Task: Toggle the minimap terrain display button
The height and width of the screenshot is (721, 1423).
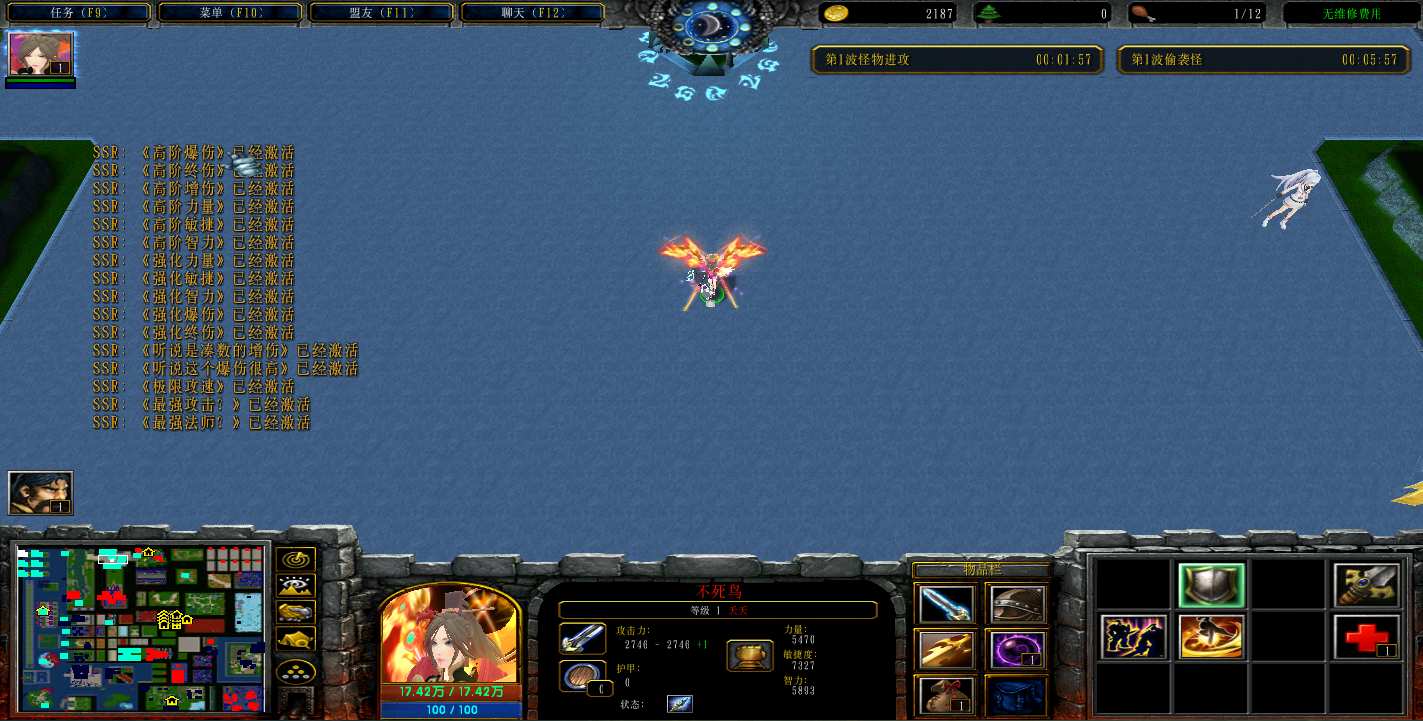Action: click(296, 587)
